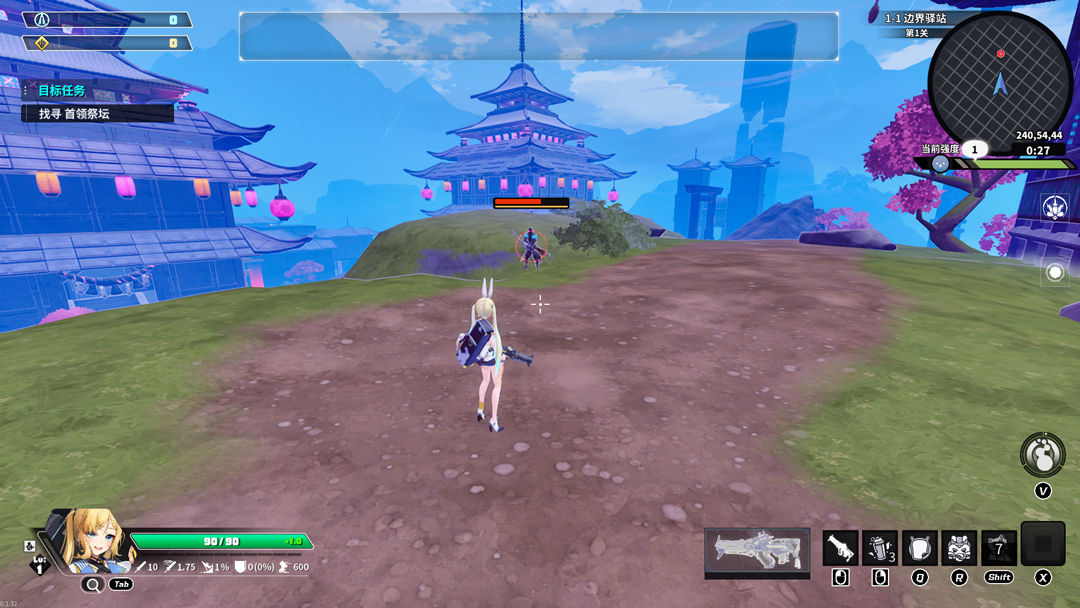Screen dimensions: 1080x608
Task: Click the empty square item slot
Action: [x=1042, y=544]
